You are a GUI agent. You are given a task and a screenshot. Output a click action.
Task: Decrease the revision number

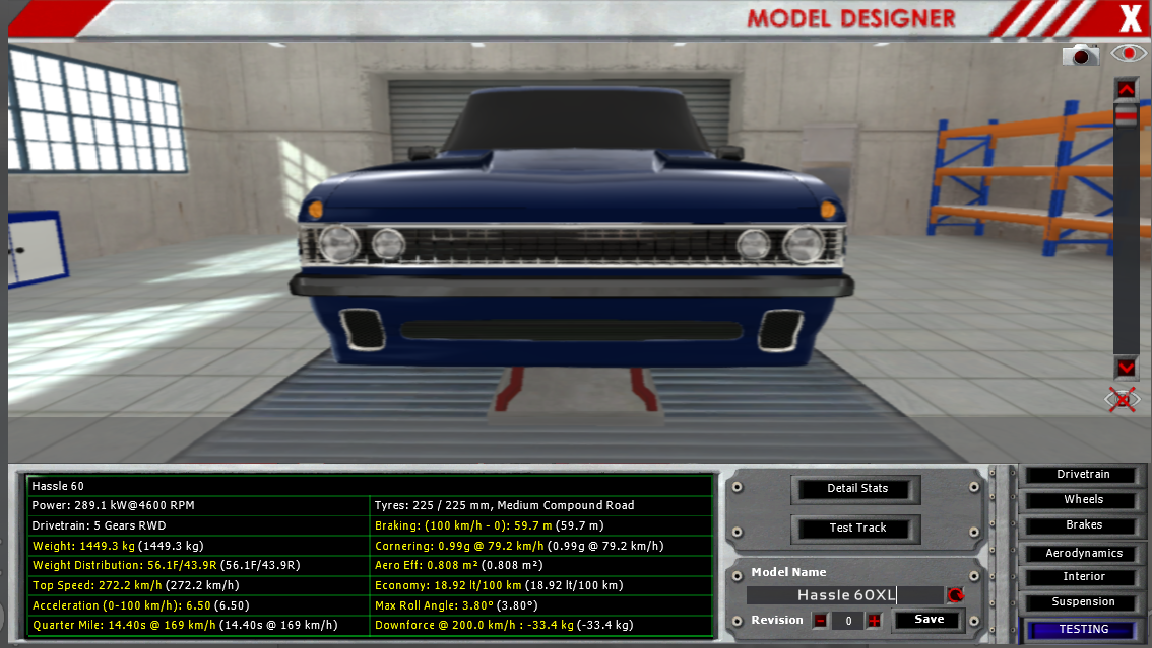tap(820, 621)
